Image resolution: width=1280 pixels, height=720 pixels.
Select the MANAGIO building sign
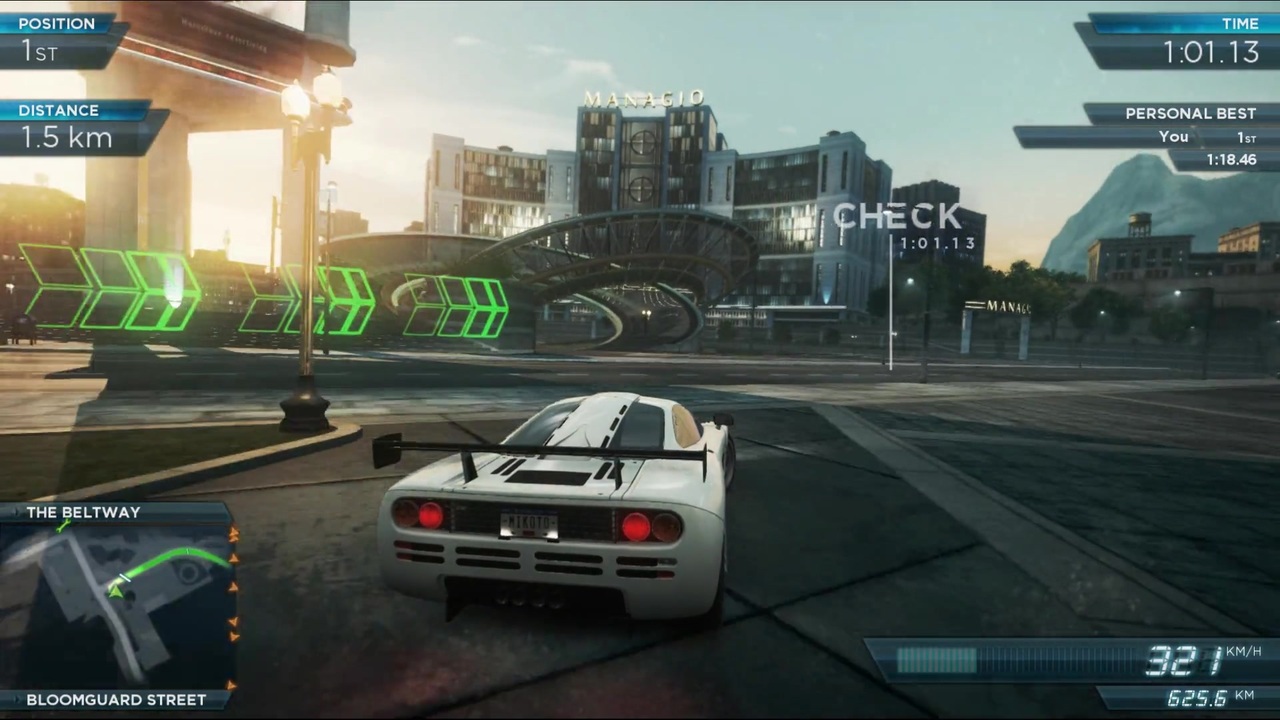643,98
